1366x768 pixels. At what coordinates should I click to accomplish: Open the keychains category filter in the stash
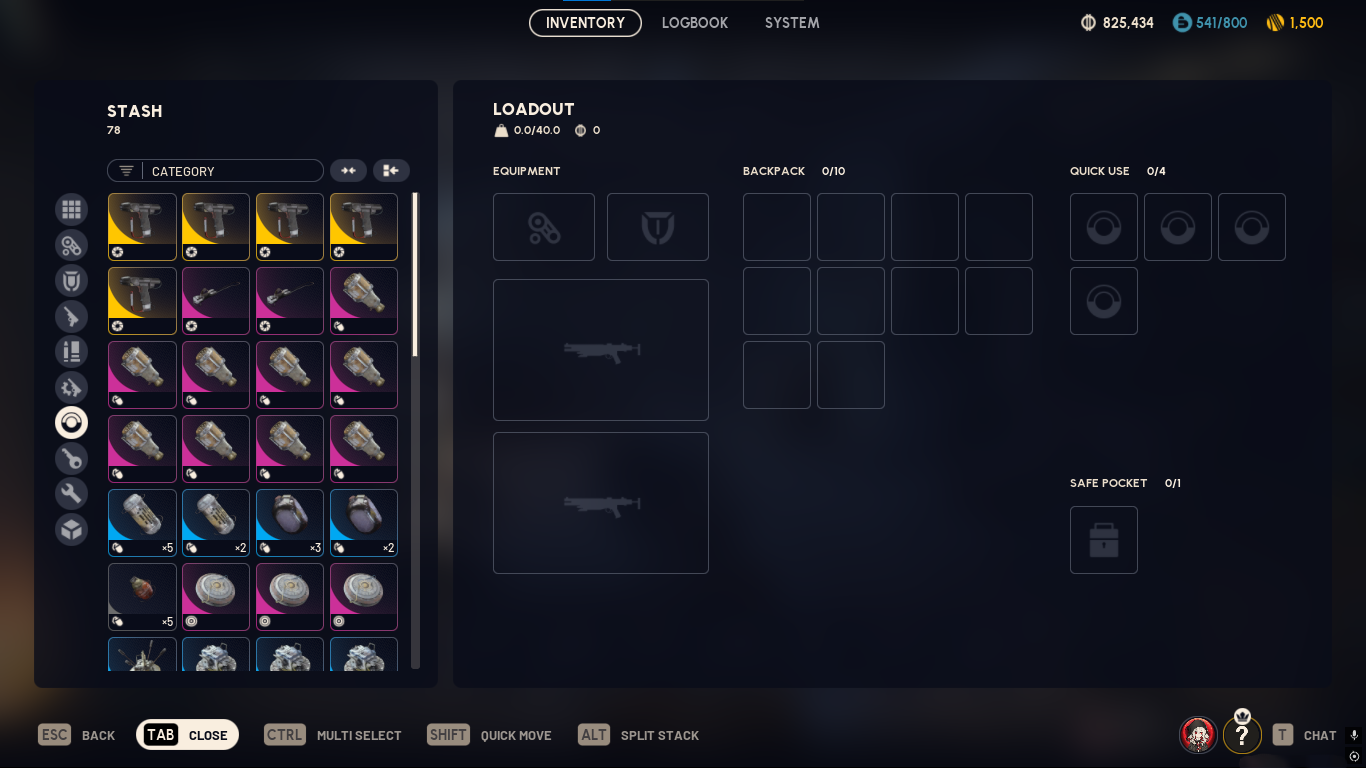click(71, 245)
